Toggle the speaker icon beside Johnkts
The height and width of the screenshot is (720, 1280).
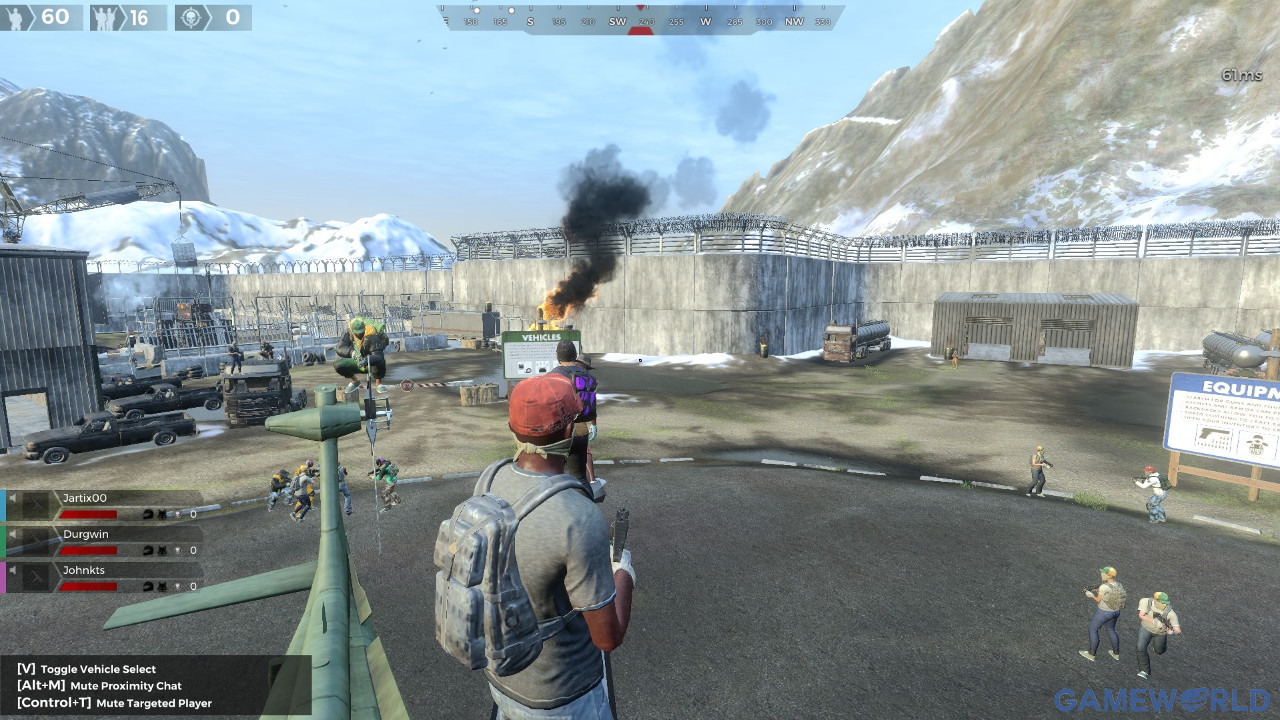coord(14,570)
